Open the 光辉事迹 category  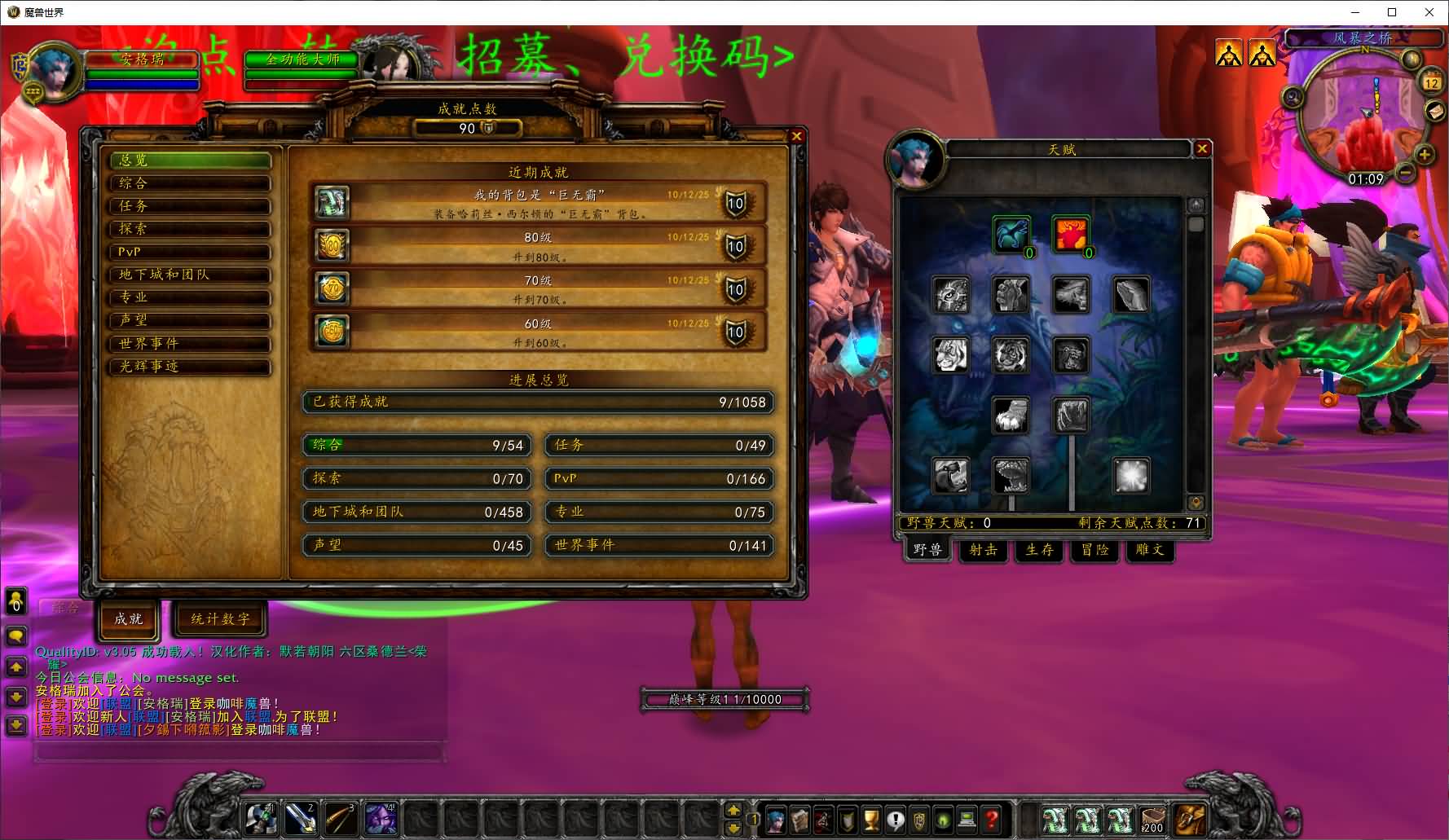(x=190, y=367)
